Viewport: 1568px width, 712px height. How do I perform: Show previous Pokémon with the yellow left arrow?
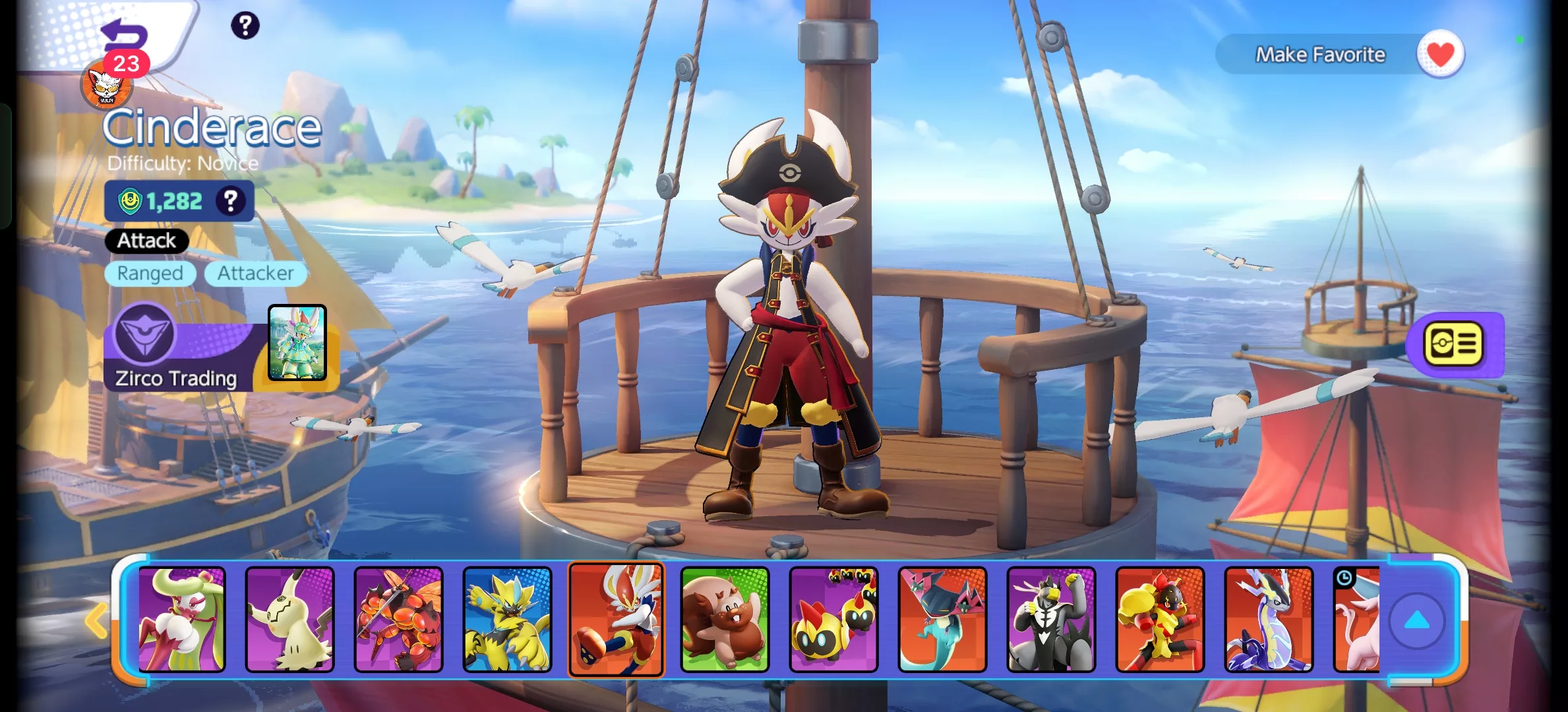pos(96,620)
